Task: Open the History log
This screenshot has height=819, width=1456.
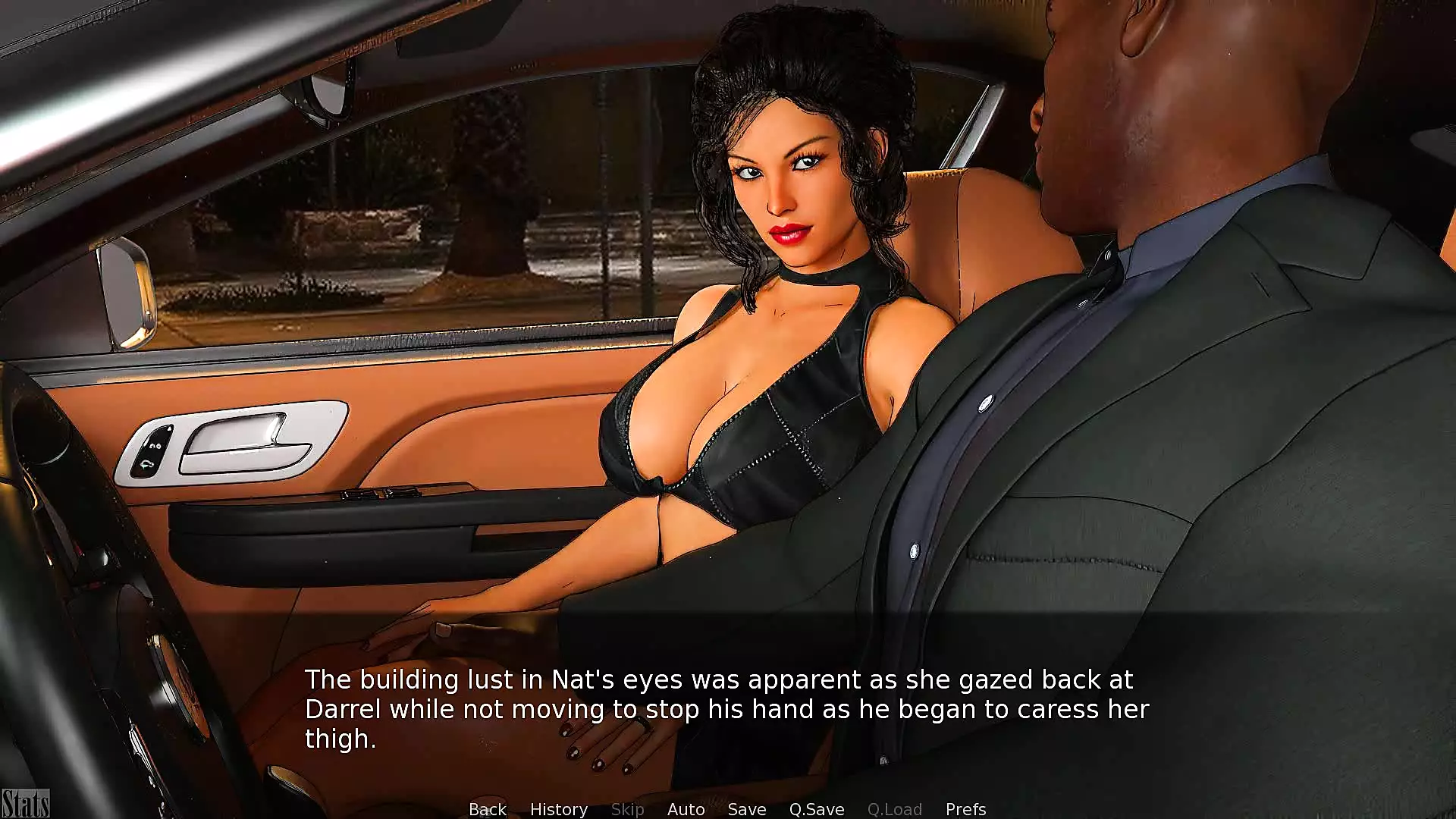Action: click(x=558, y=809)
